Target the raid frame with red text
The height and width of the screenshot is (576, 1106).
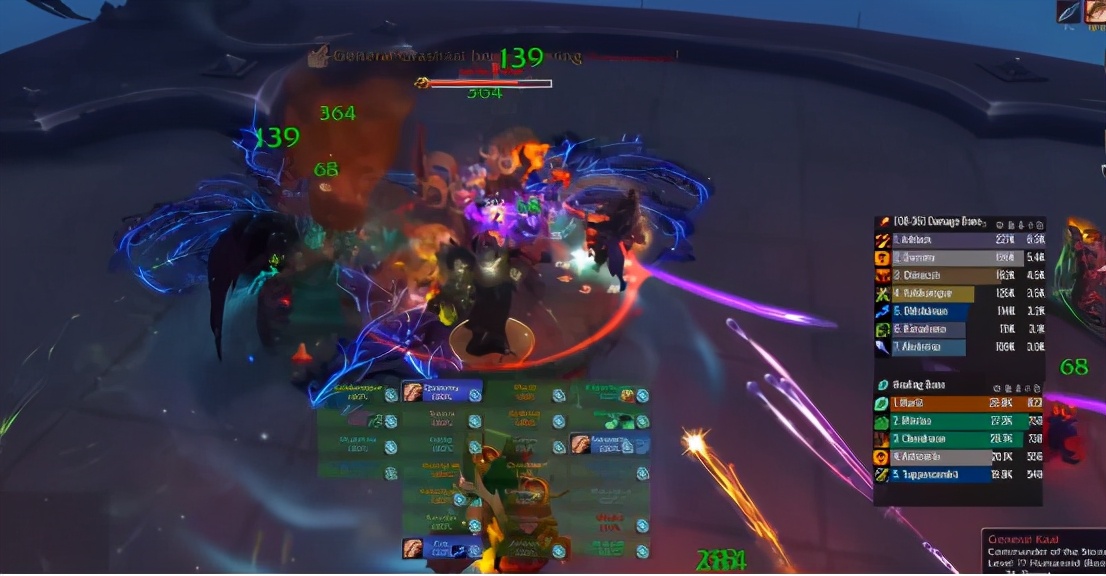click(x=609, y=521)
